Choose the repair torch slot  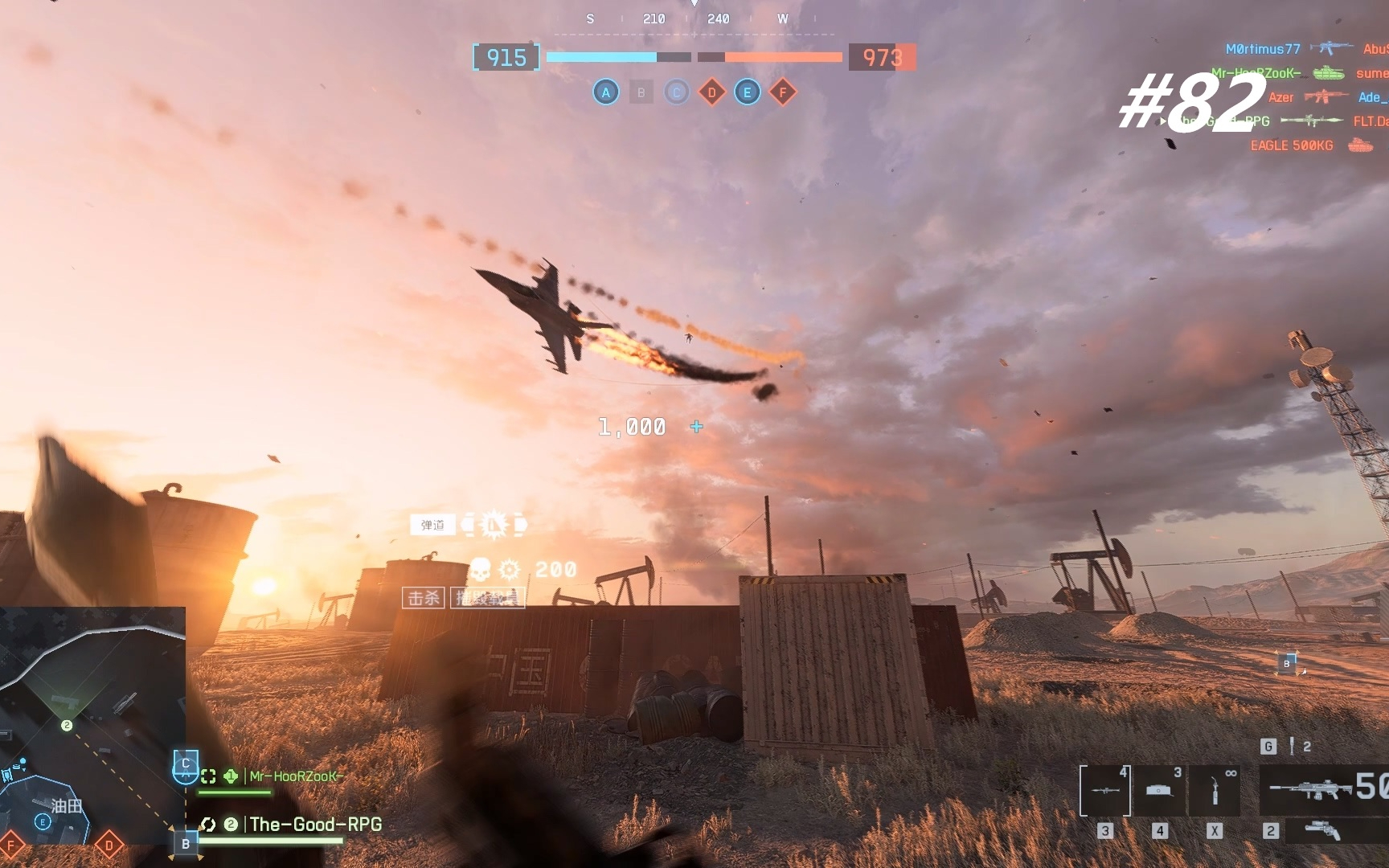coord(1215,790)
